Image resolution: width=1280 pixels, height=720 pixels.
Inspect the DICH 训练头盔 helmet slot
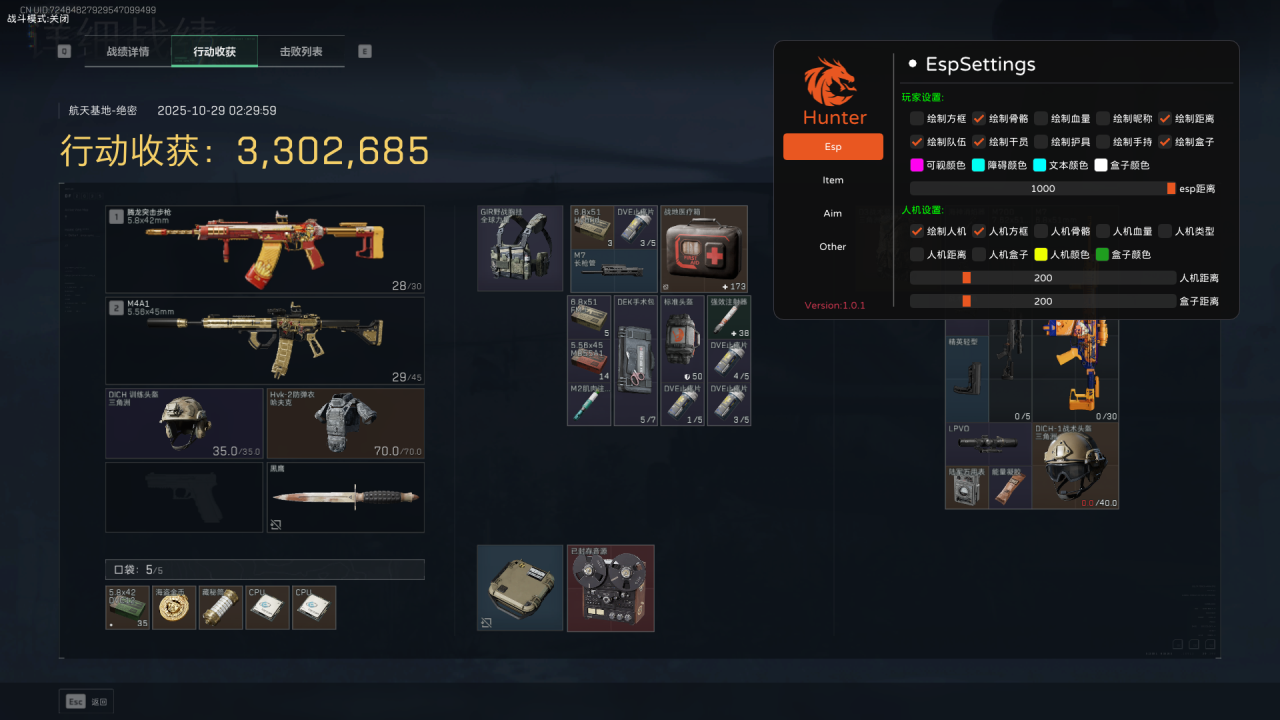click(x=184, y=424)
